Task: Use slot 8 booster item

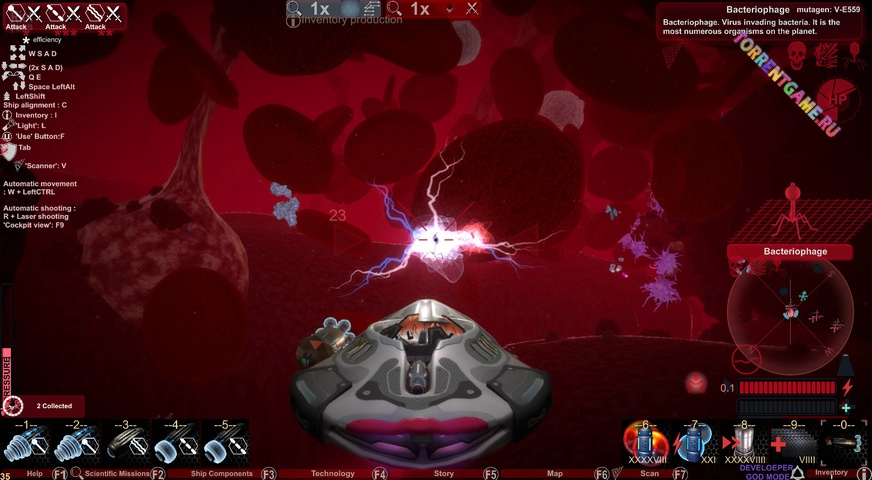Action: coord(744,442)
